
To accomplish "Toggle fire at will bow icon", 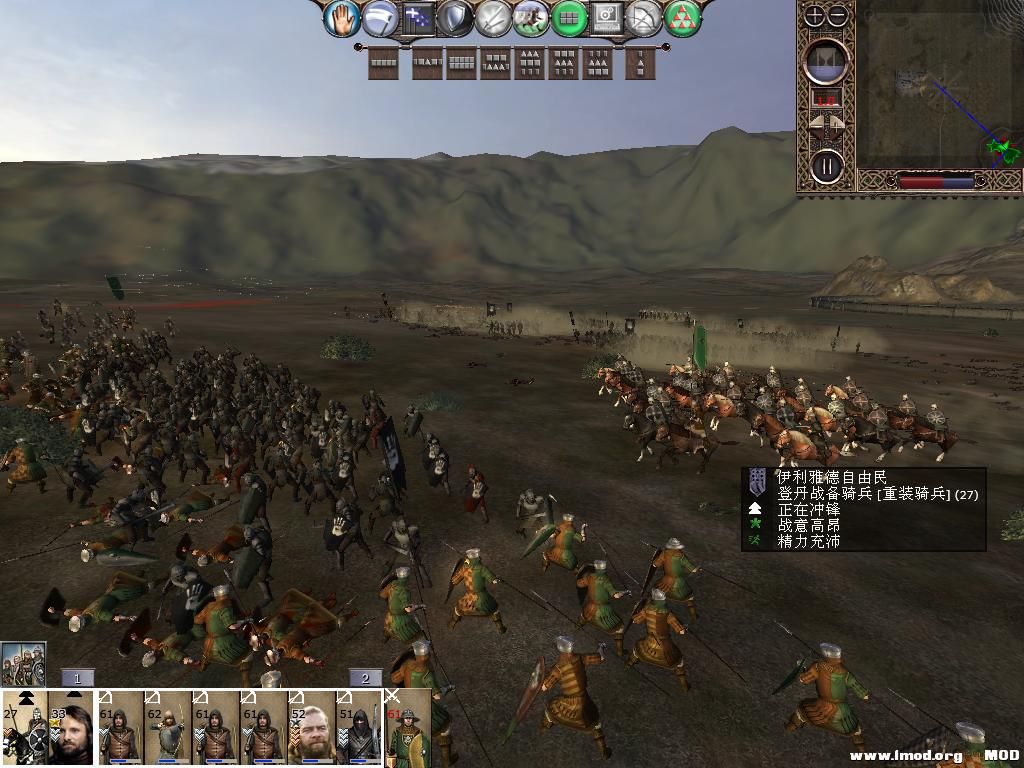I will (x=645, y=18).
